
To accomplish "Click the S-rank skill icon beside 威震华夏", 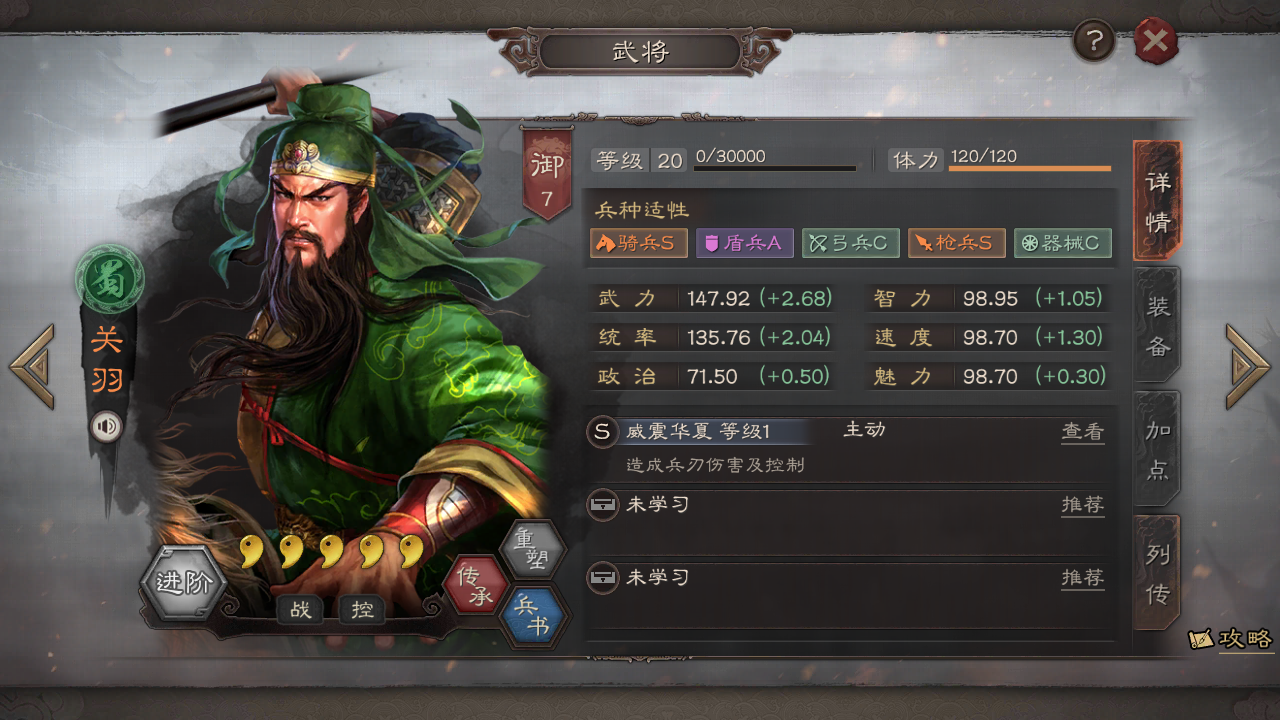I will [x=601, y=431].
